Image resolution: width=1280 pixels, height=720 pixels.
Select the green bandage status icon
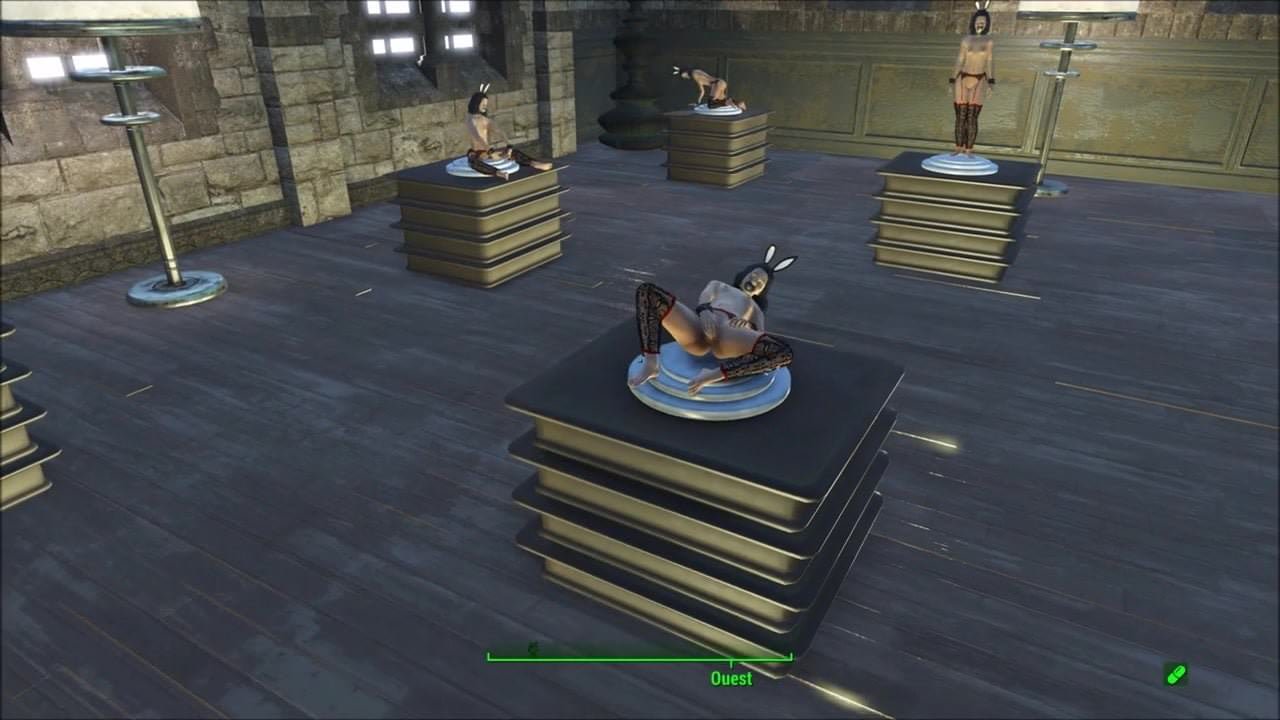pos(1176,674)
